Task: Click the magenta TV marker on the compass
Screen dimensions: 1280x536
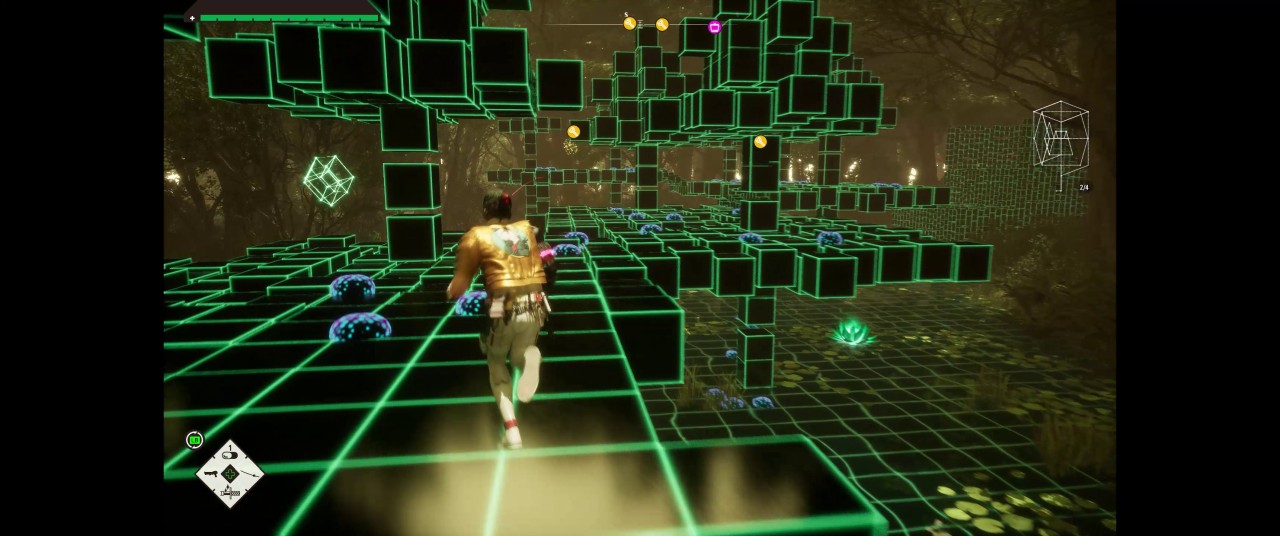Action: click(714, 27)
